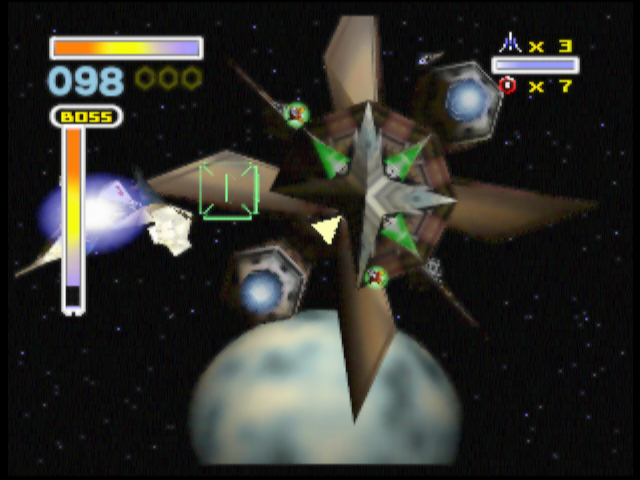The width and height of the screenshot is (640, 480).
Task: Click the green targeting reticle
Action: tap(229, 189)
